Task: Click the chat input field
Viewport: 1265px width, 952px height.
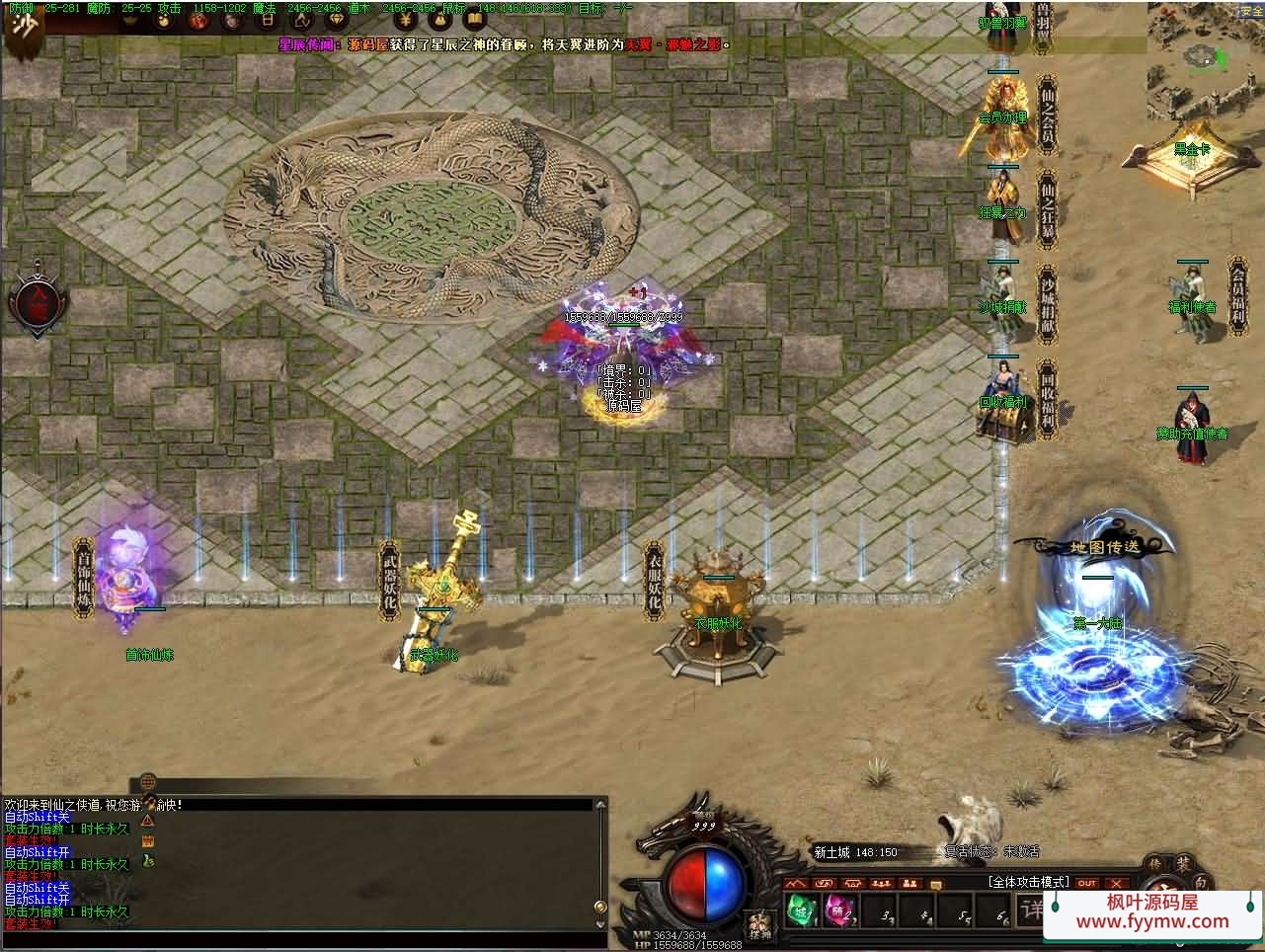Action: tap(296, 938)
